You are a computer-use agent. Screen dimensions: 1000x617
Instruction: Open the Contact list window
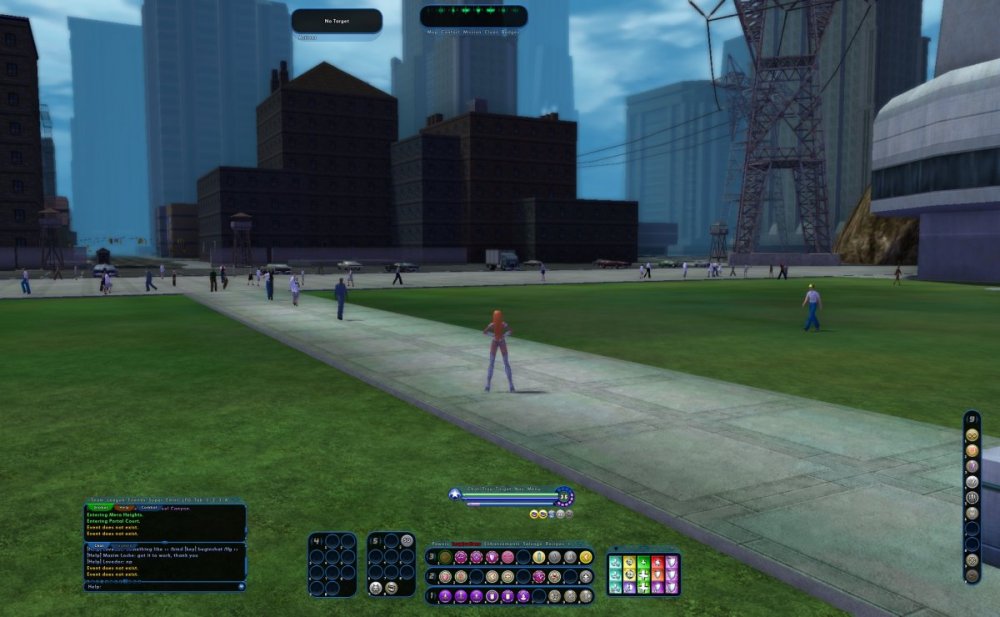[450, 32]
